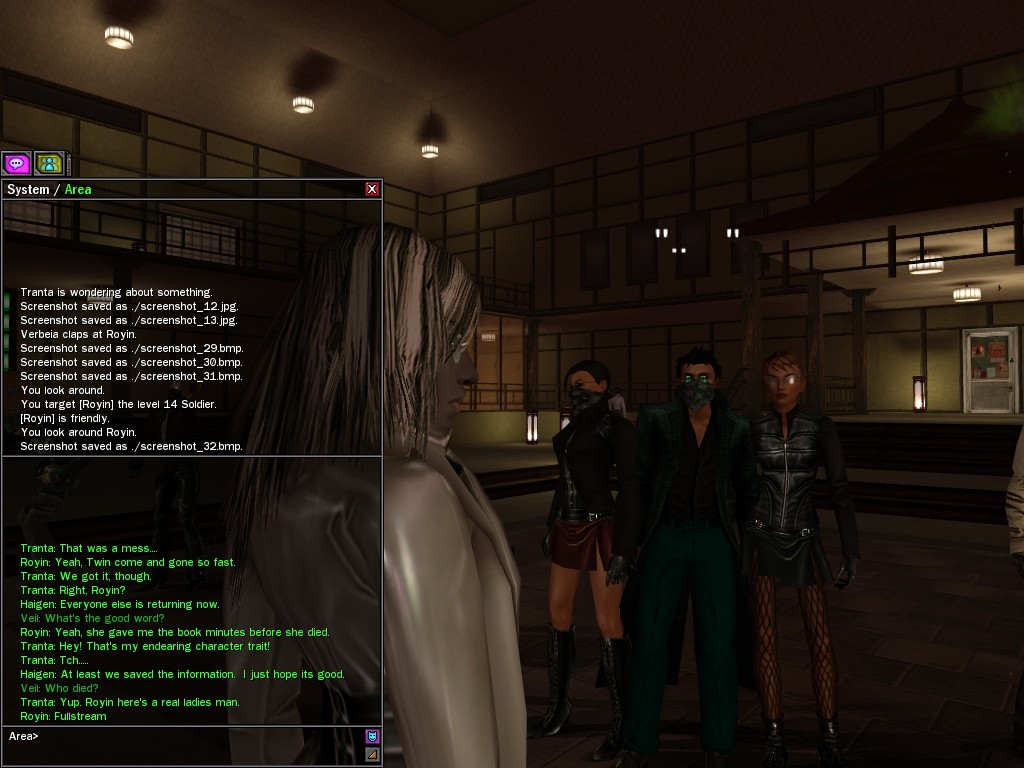Screen dimensions: 1024x768
Task: Click the pink speech bubble chat icon
Action: click(x=16, y=163)
